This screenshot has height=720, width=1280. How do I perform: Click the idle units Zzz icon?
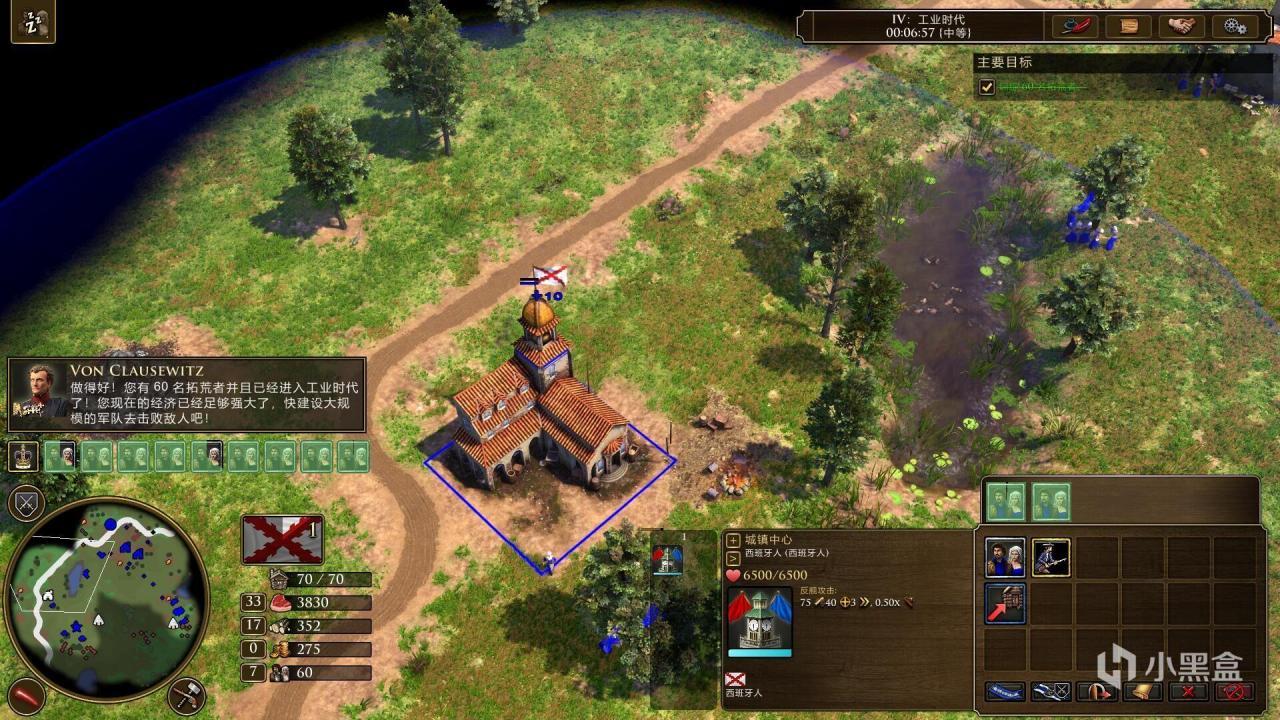click(33, 22)
